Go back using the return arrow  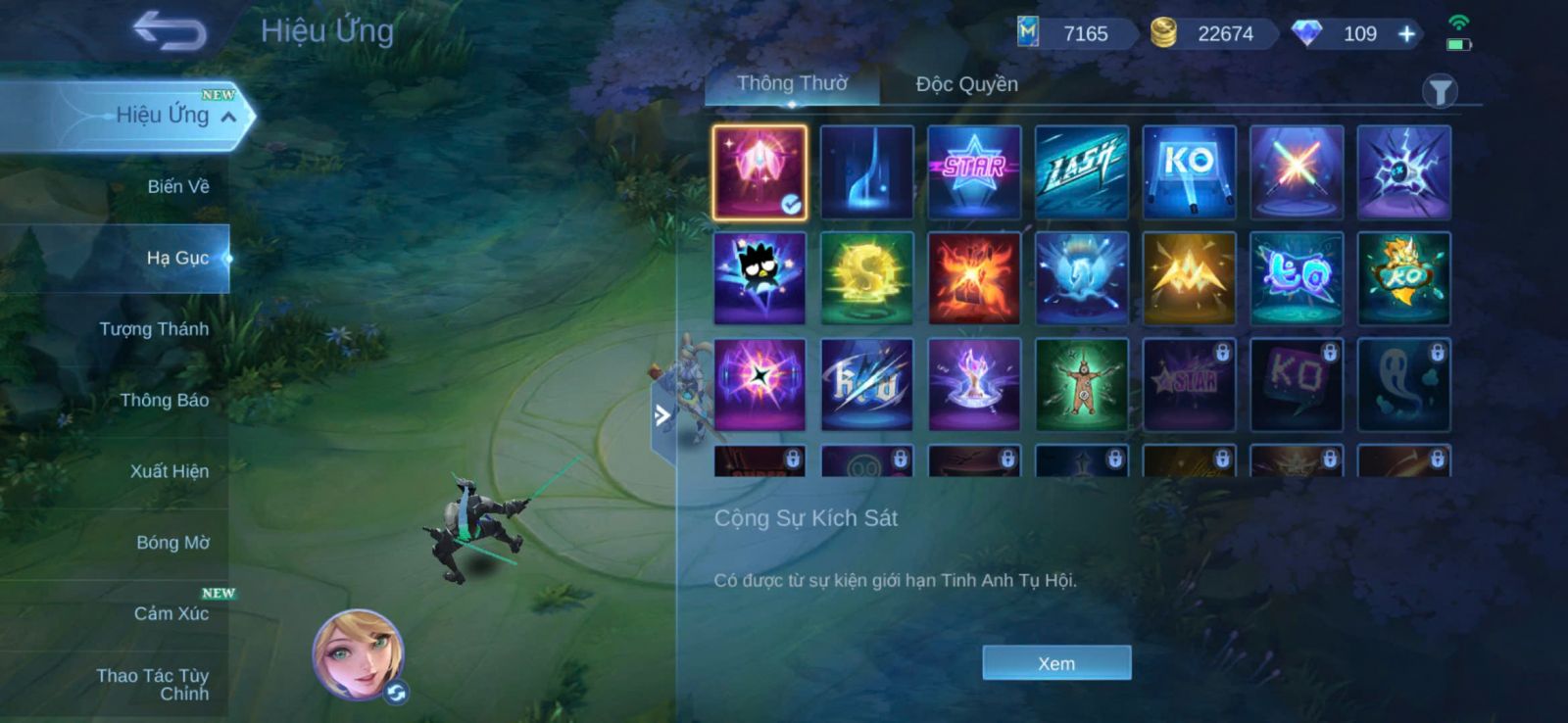[170, 31]
